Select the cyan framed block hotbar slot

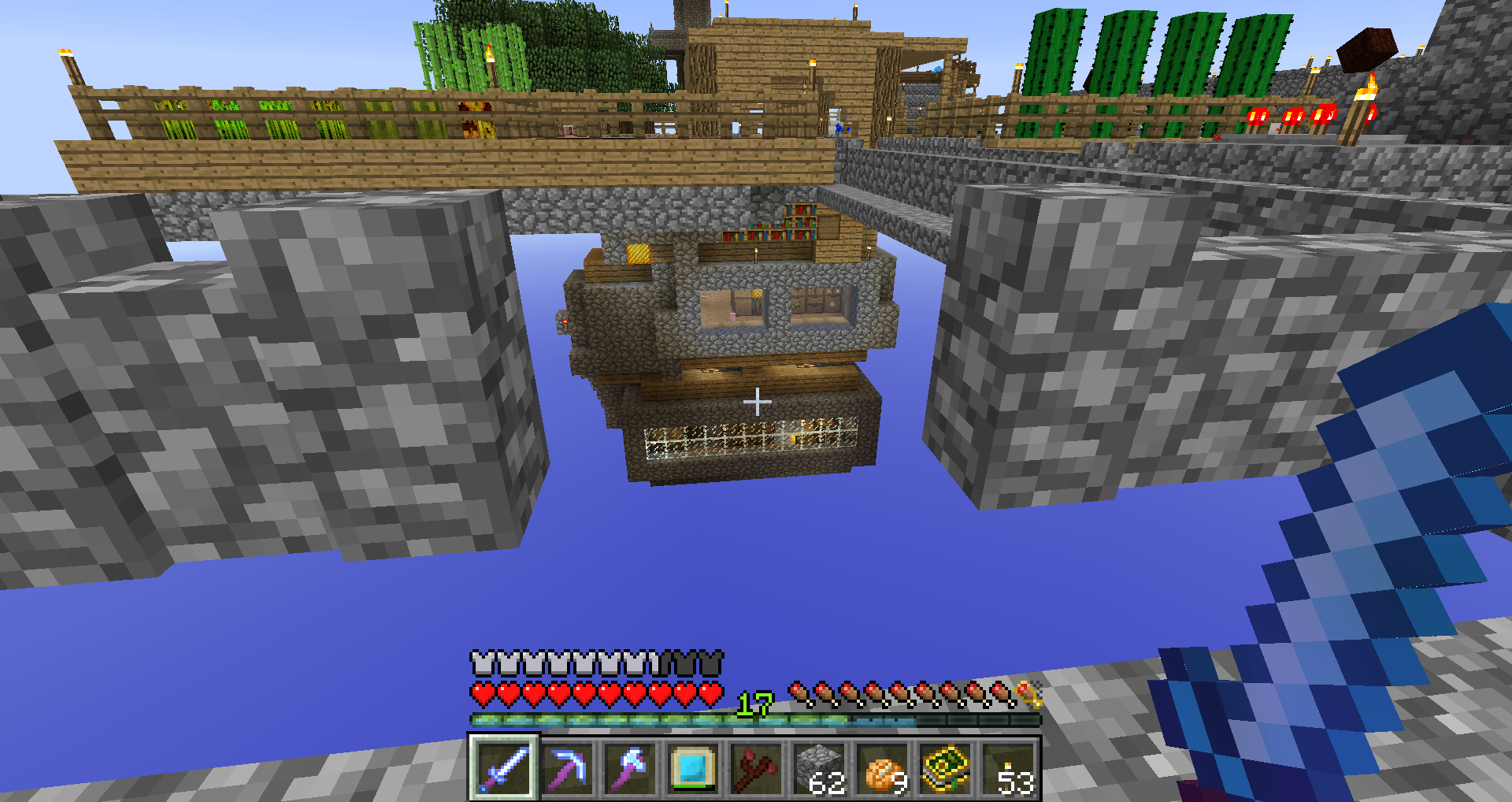(693, 768)
